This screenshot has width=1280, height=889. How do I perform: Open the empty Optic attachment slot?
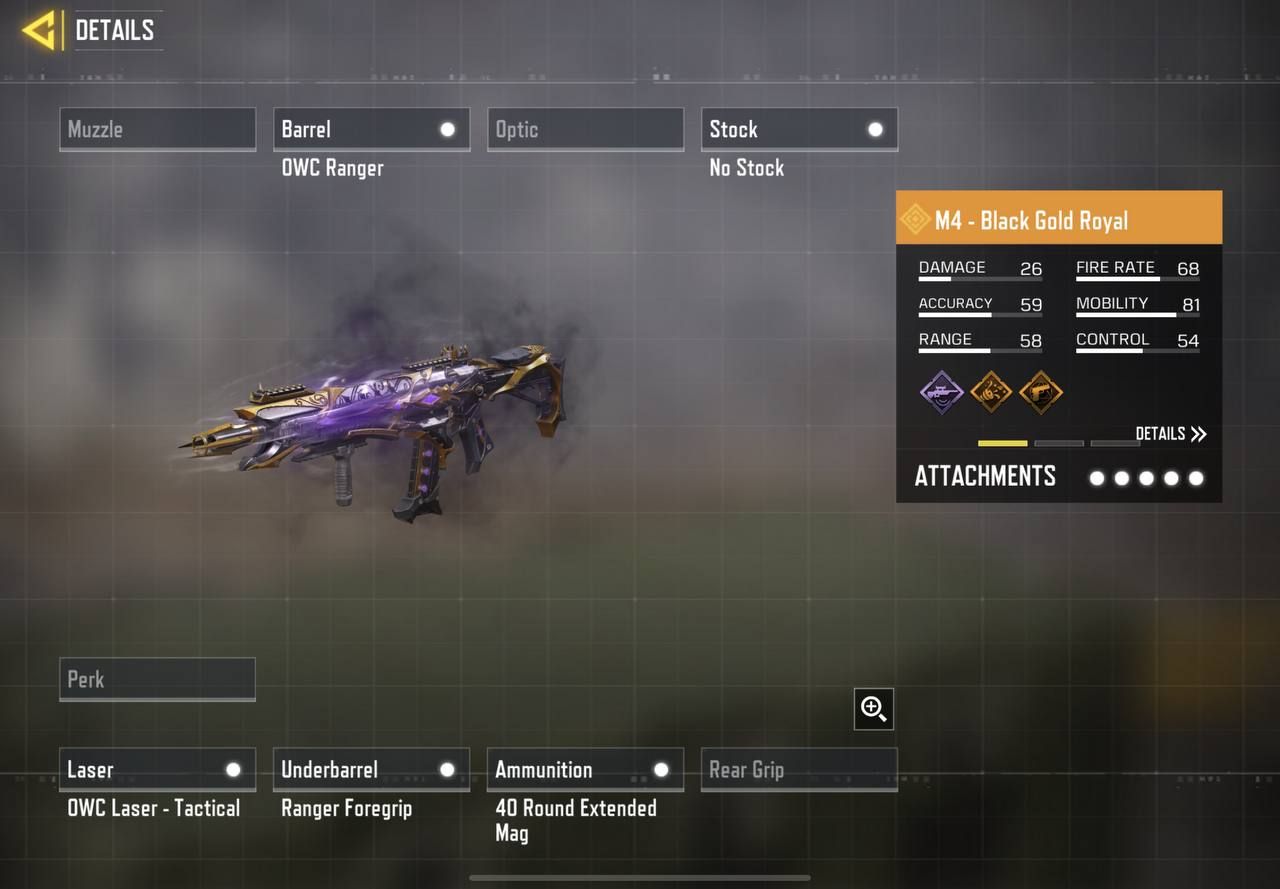coord(585,130)
